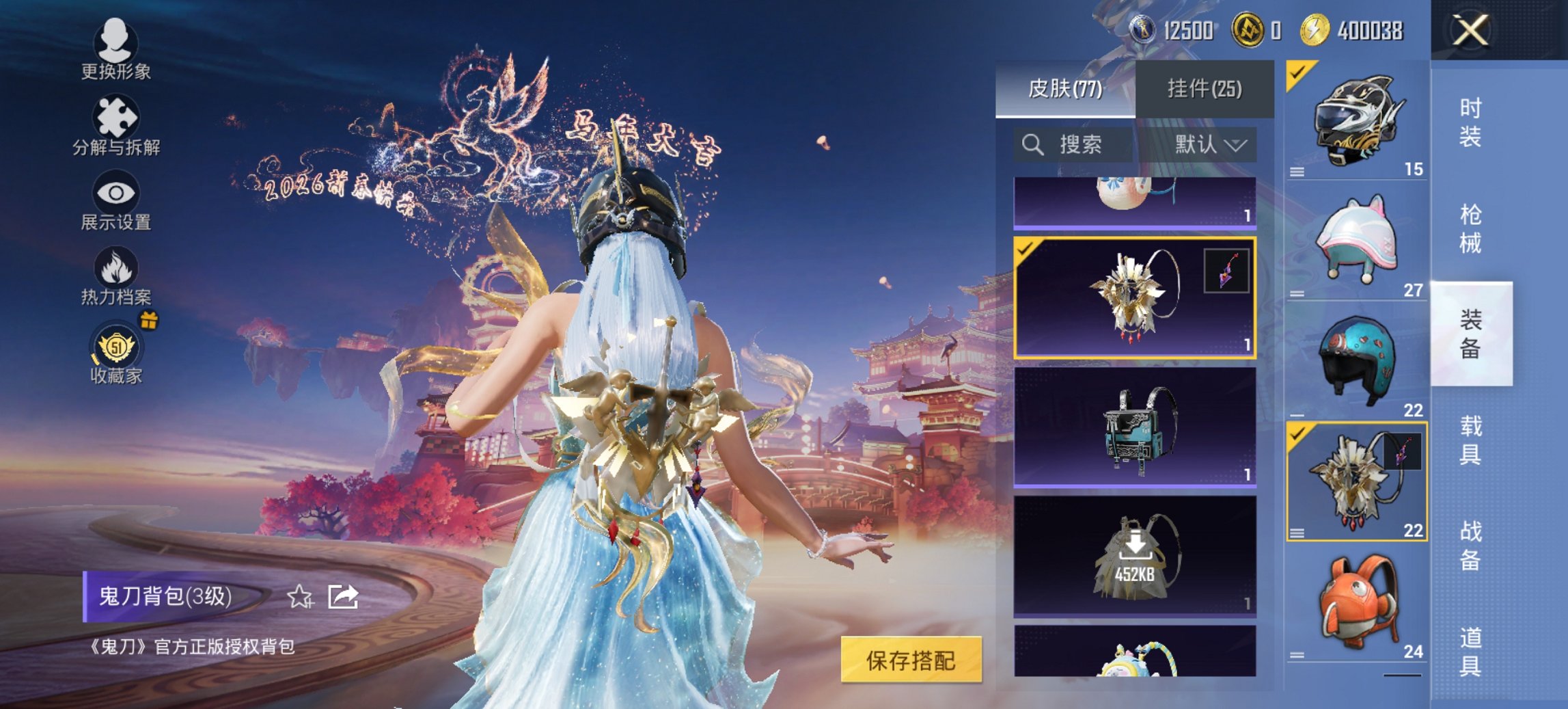The image size is (1568, 709).
Task: Open the gold coin currency display showing 400038
Action: pyautogui.click(x=1360, y=31)
